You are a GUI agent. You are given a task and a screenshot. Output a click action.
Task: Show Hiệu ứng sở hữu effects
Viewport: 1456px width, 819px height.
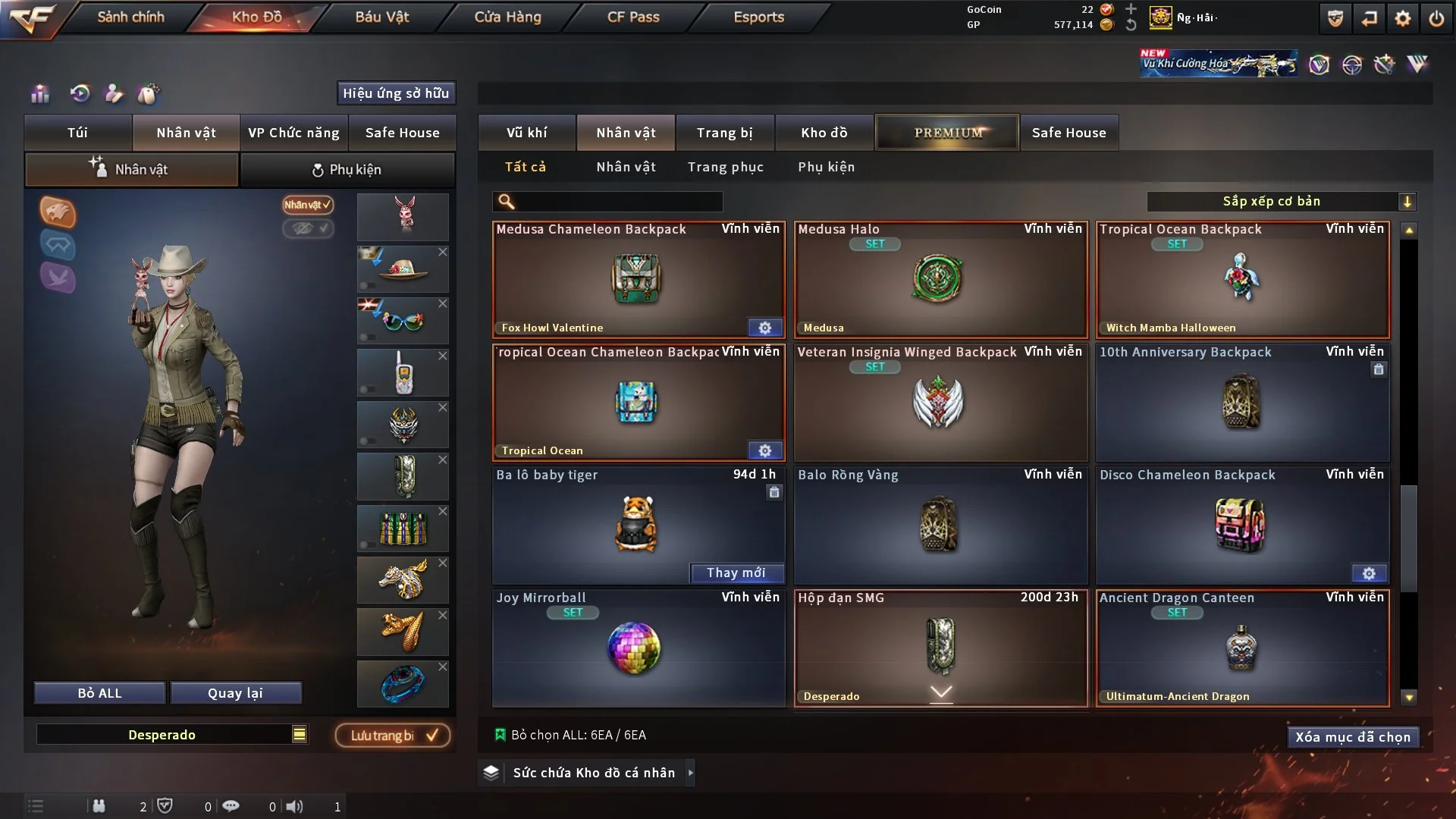click(396, 93)
